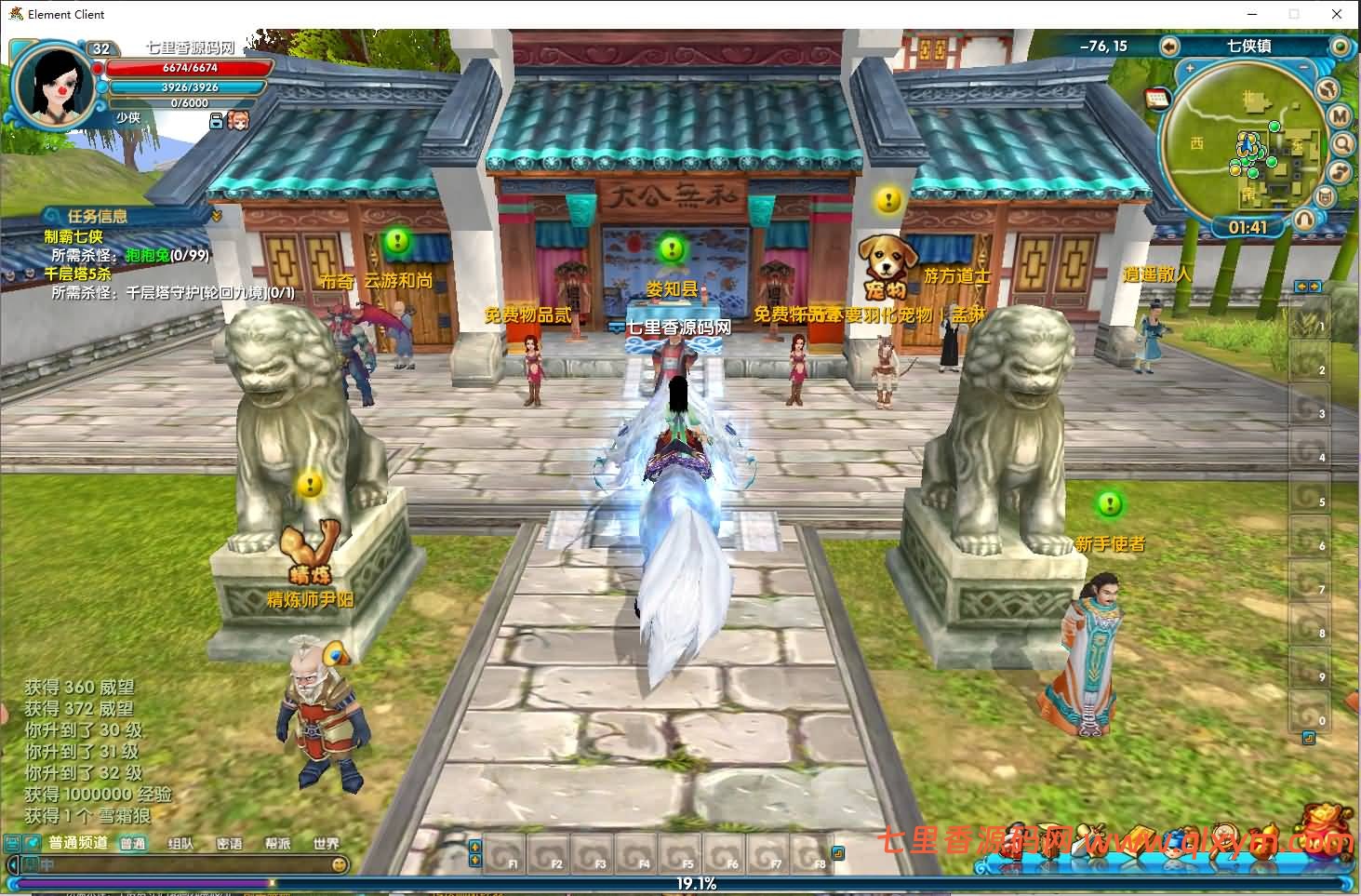The height and width of the screenshot is (896, 1361).
Task: Click the smiley emote icon in the chat input
Action: [340, 865]
